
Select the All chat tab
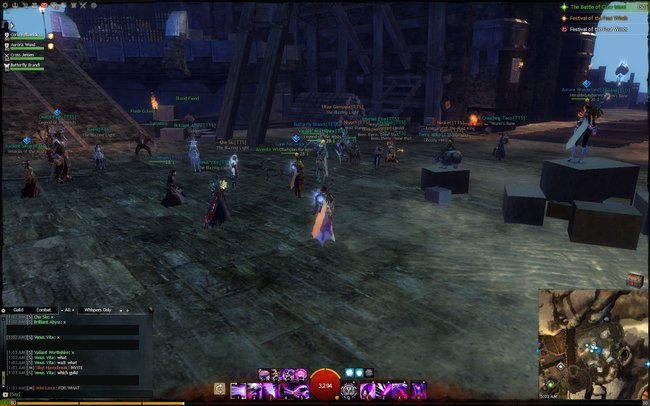tap(70, 311)
